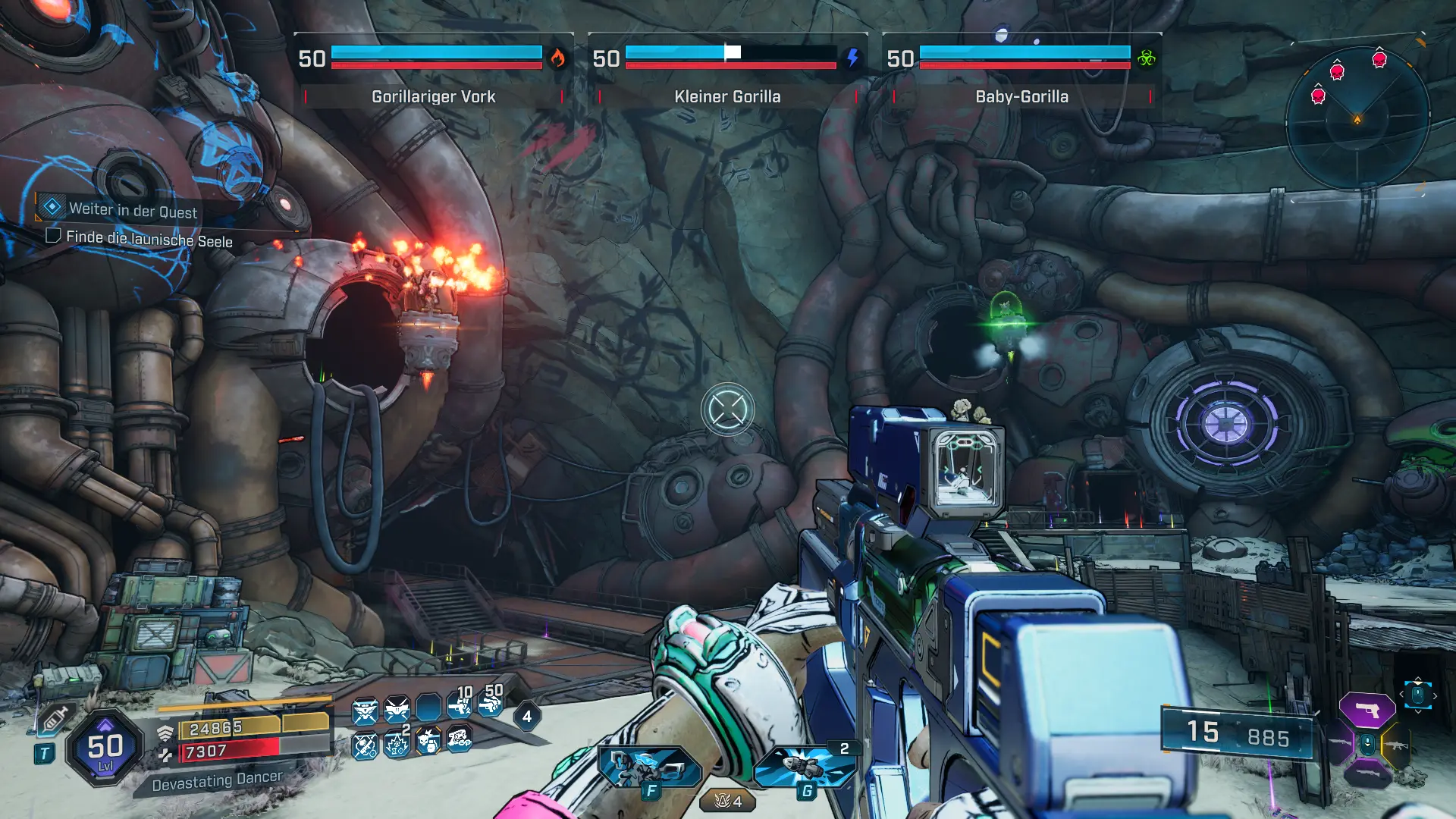Viewport: 1456px width, 819px height.
Task: Activate the action skill above the F key
Action: [x=649, y=767]
